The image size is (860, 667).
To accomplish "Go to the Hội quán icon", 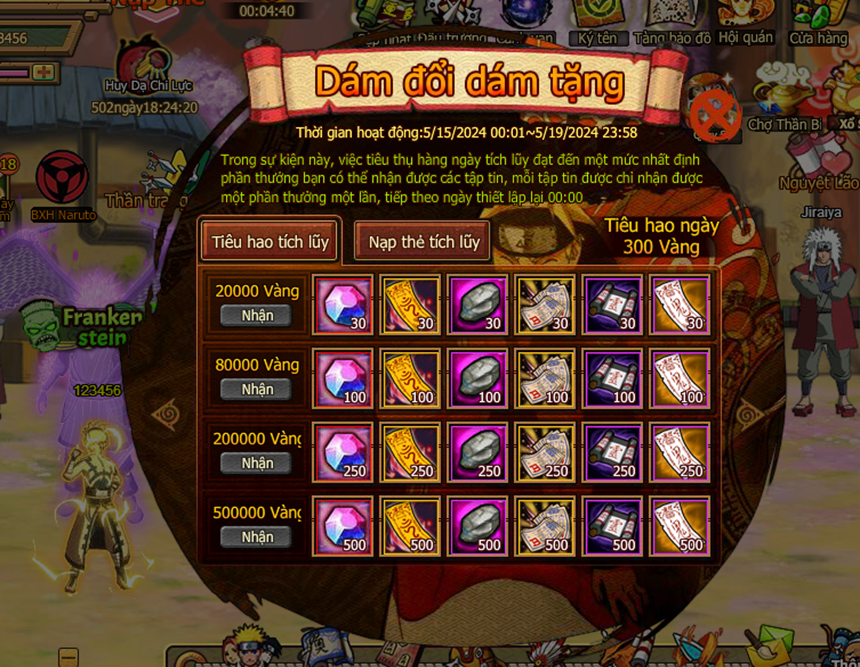I will tap(745, 22).
